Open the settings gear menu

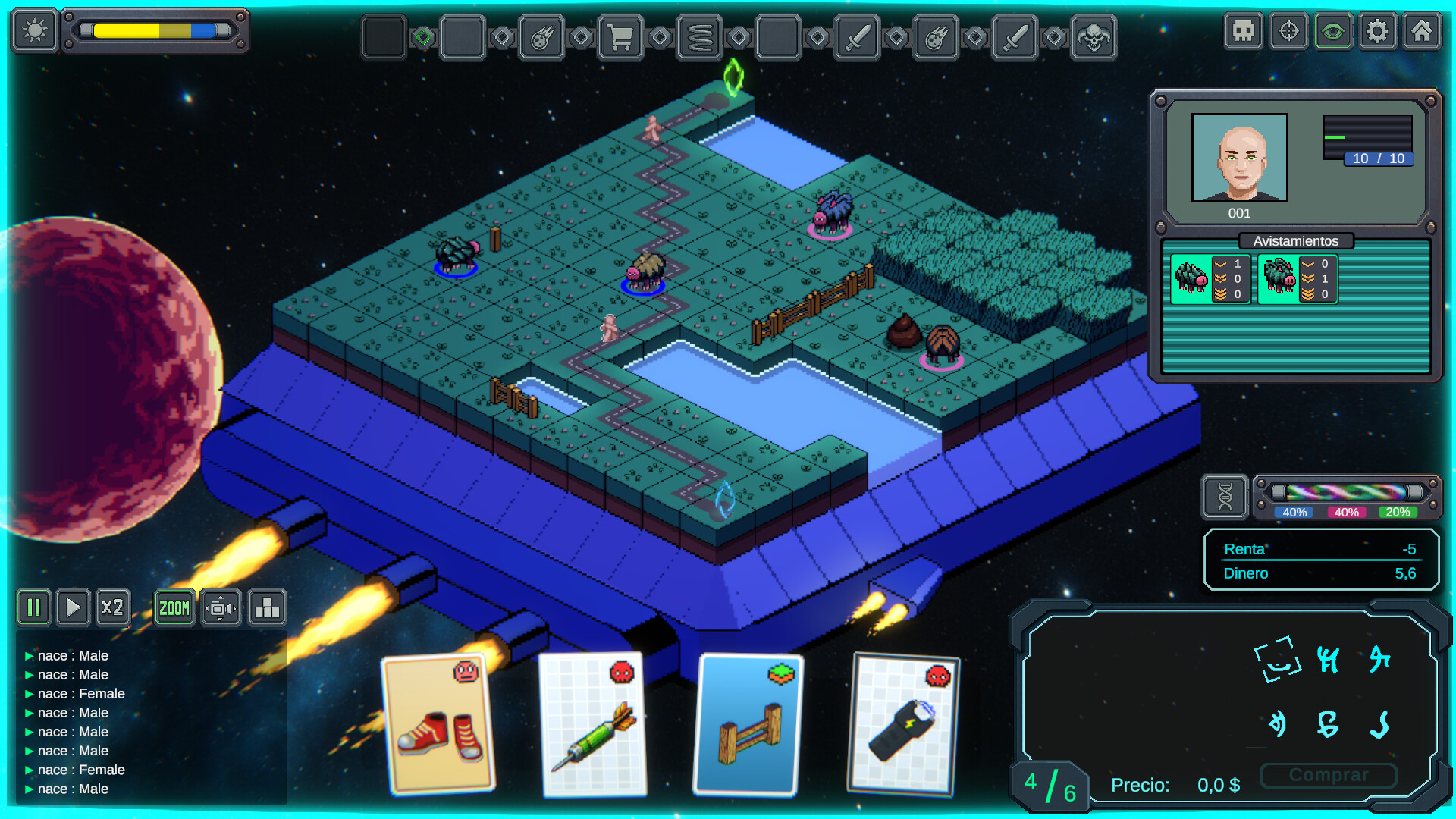[x=1378, y=31]
